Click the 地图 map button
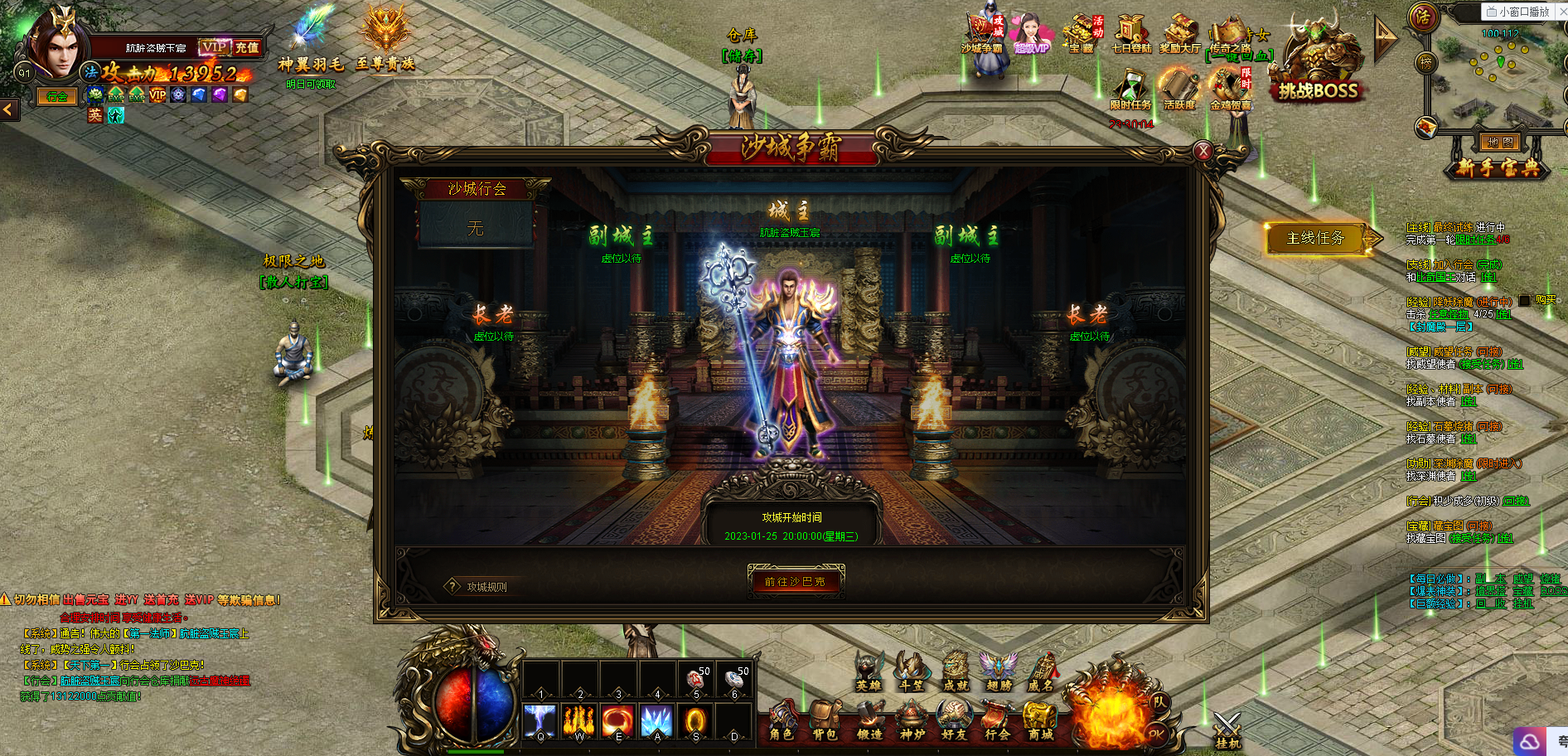This screenshot has height=756, width=1568. click(1499, 143)
